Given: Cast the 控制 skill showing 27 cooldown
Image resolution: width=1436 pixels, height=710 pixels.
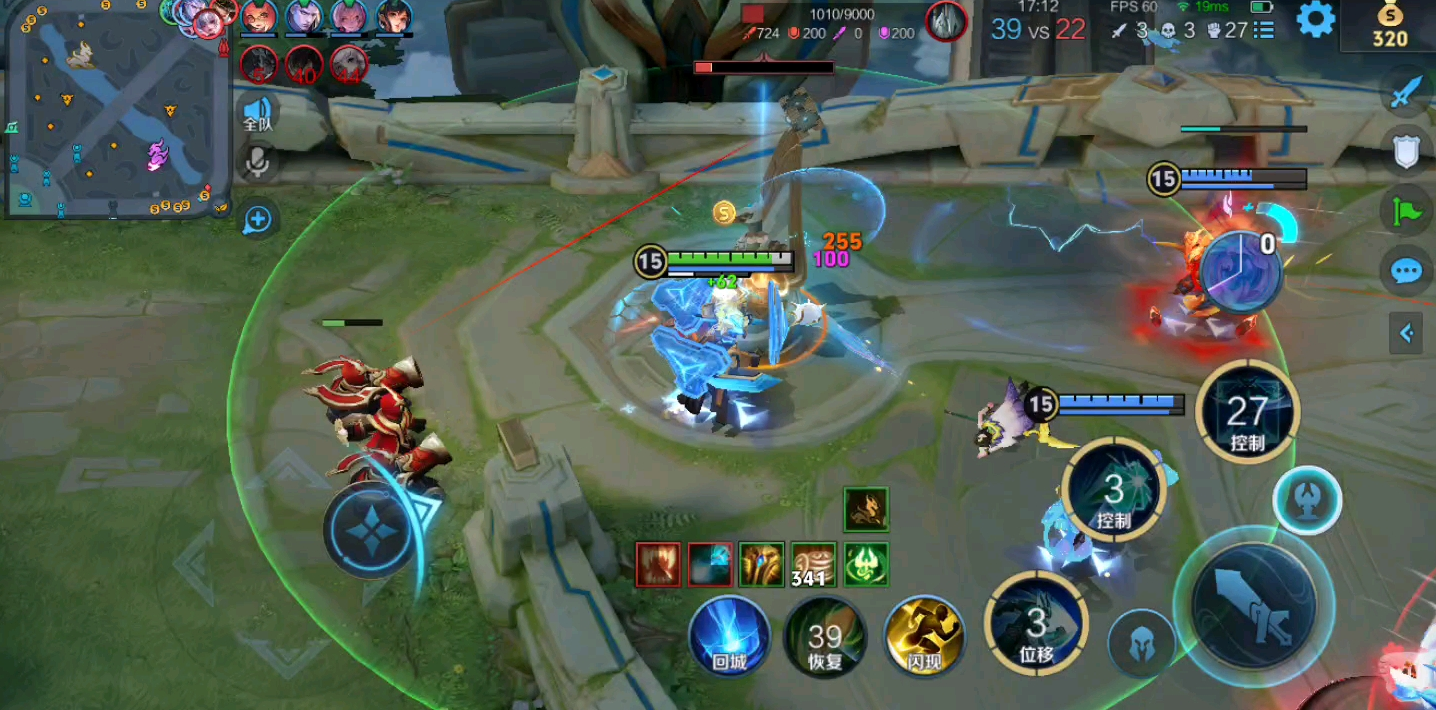Looking at the screenshot, I should (1247, 411).
